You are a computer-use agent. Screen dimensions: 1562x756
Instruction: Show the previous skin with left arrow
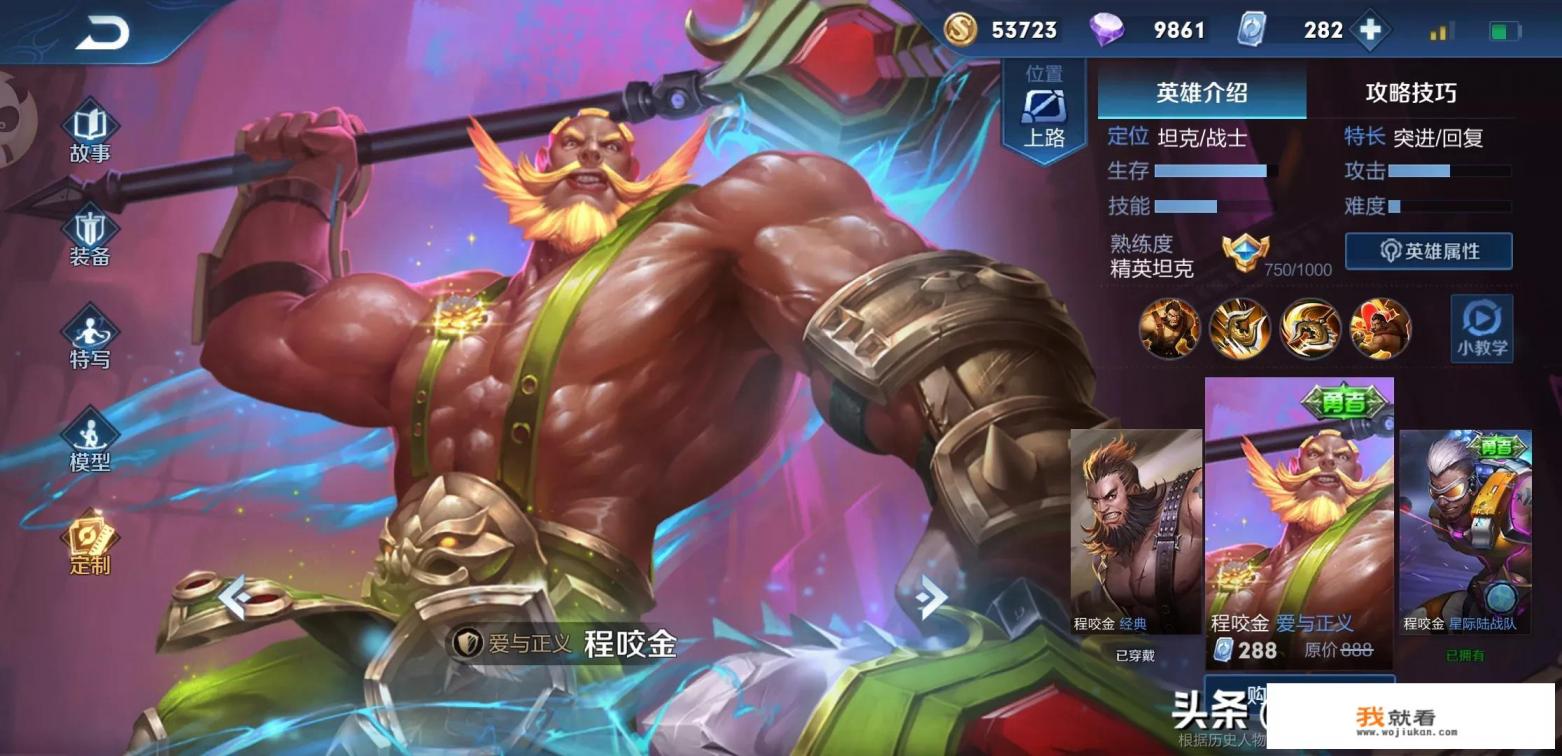(233, 597)
